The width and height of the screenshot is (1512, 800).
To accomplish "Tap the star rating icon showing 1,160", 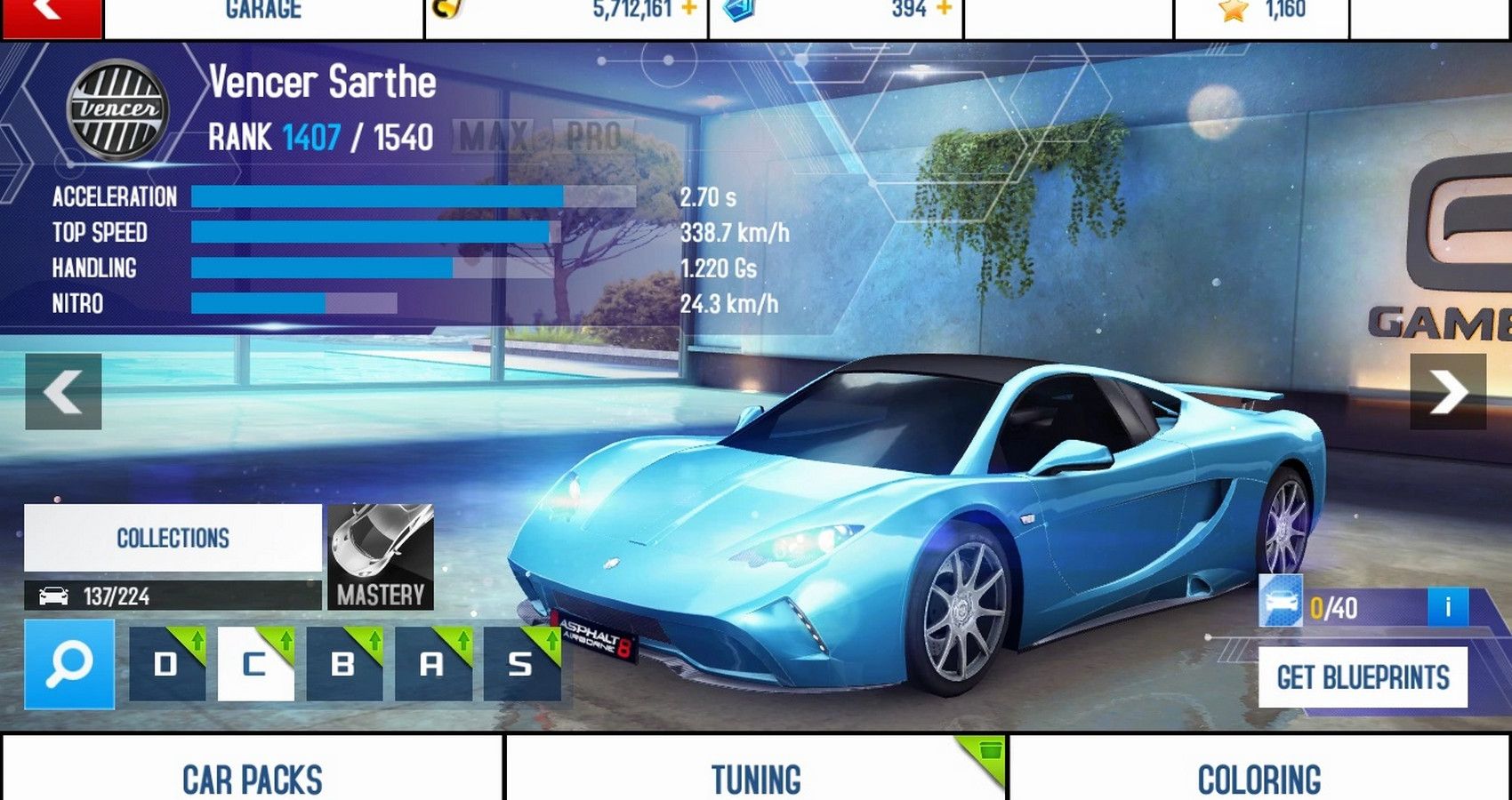I will [x=1232, y=8].
